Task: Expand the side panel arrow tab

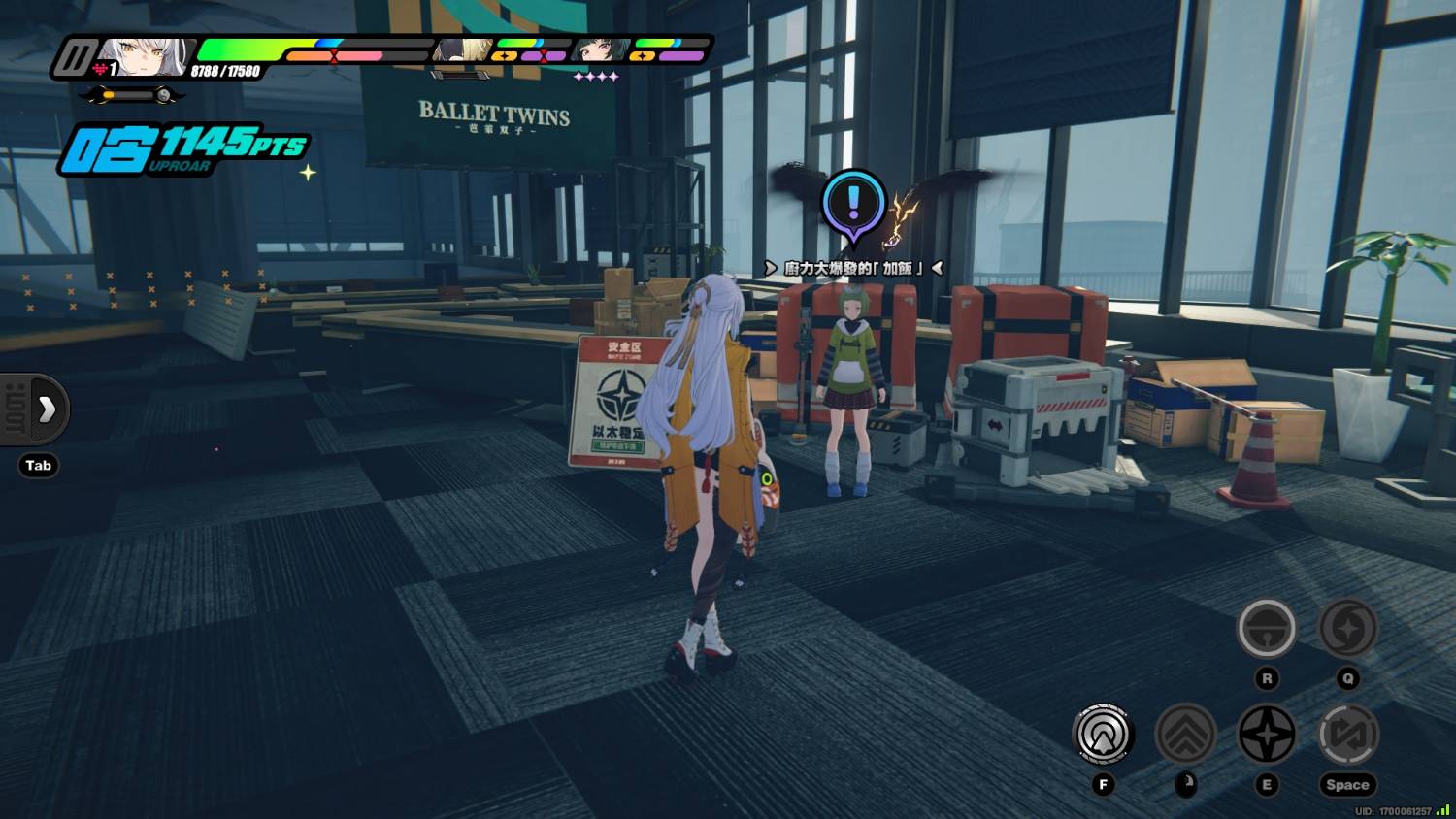Action: click(x=46, y=409)
